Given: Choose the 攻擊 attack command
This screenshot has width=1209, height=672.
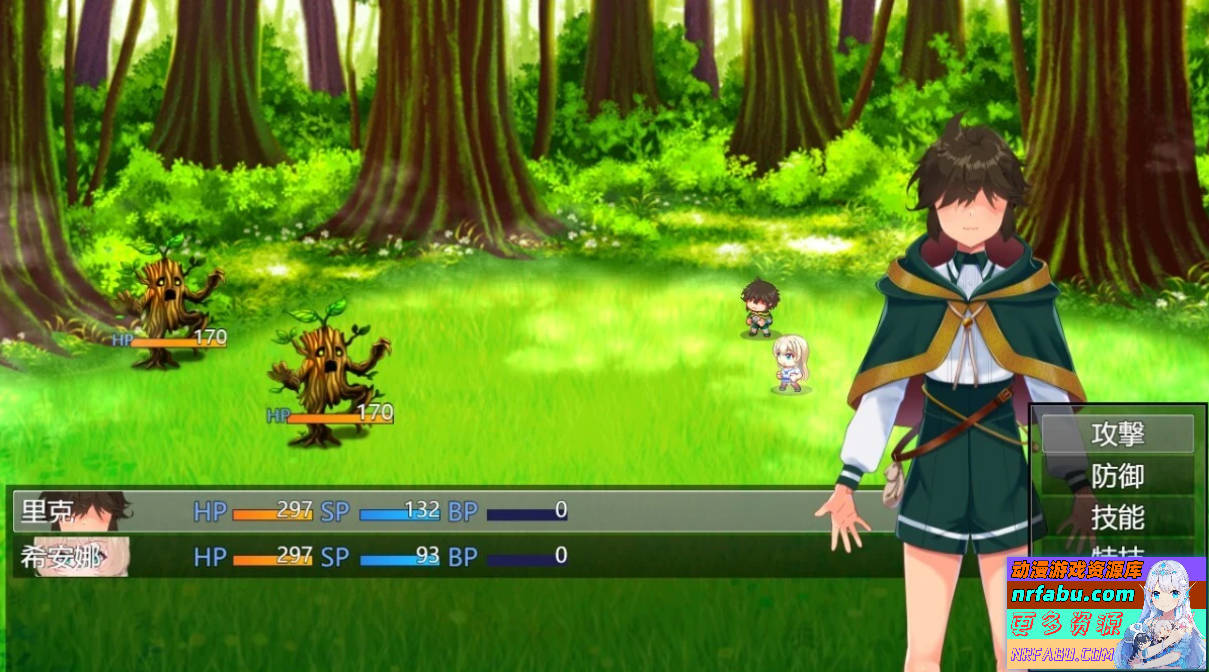Looking at the screenshot, I should tap(1117, 434).
